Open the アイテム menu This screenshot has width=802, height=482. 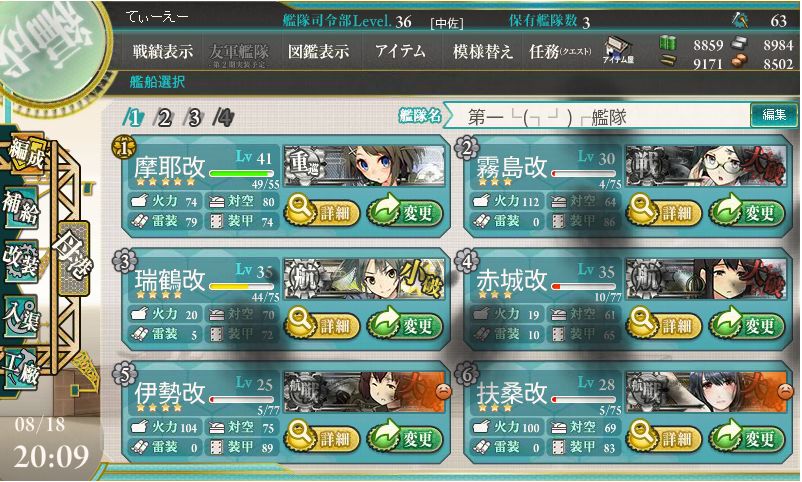click(400, 50)
